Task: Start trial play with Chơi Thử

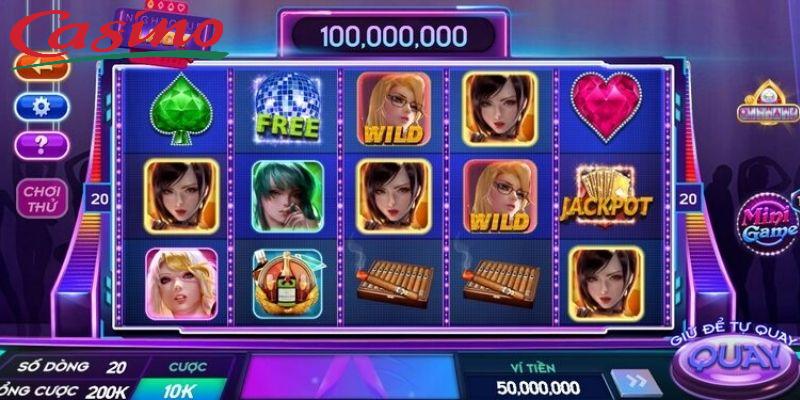Action: pyautogui.click(x=43, y=198)
